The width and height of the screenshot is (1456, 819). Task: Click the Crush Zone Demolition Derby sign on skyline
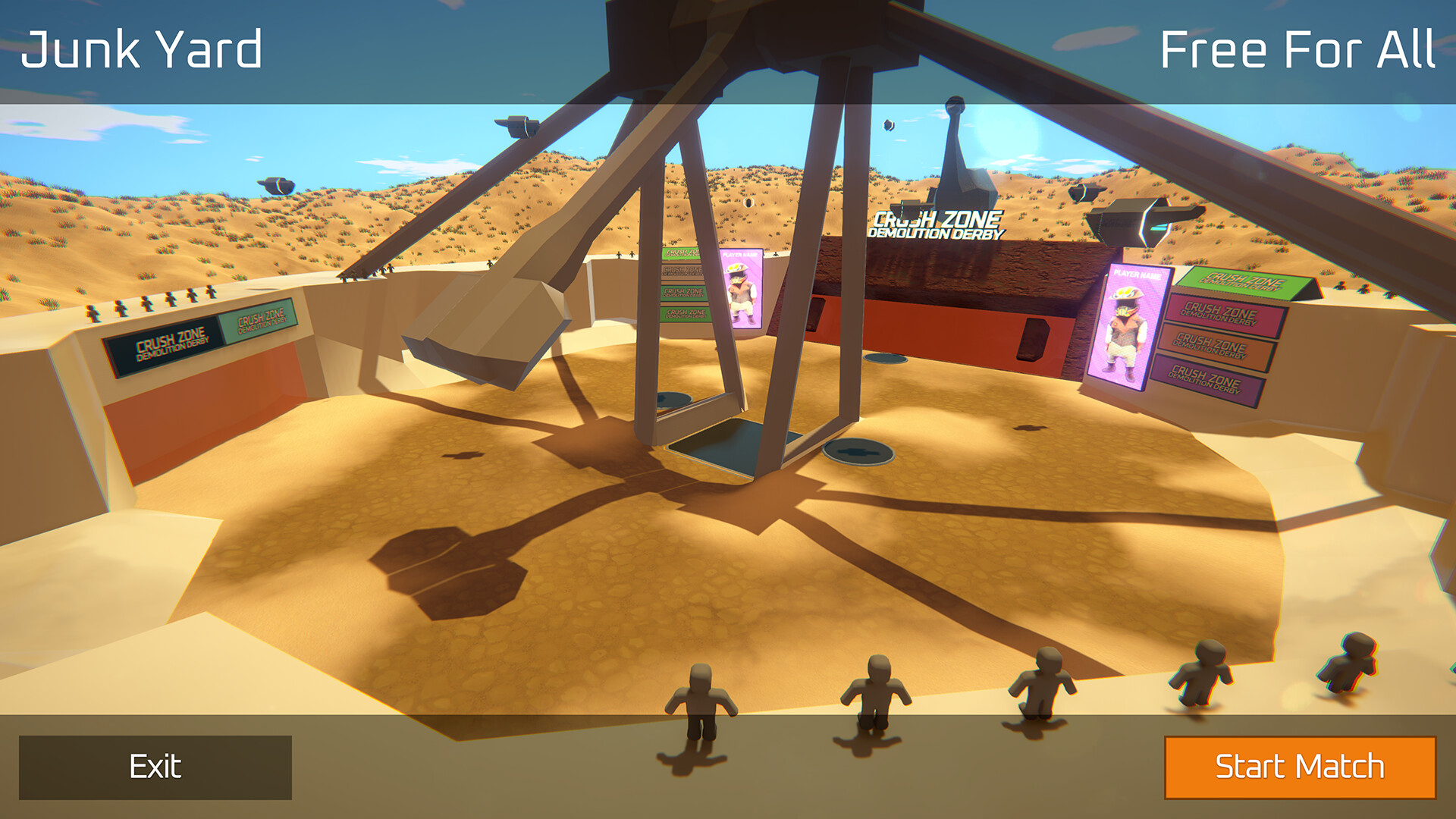937,224
